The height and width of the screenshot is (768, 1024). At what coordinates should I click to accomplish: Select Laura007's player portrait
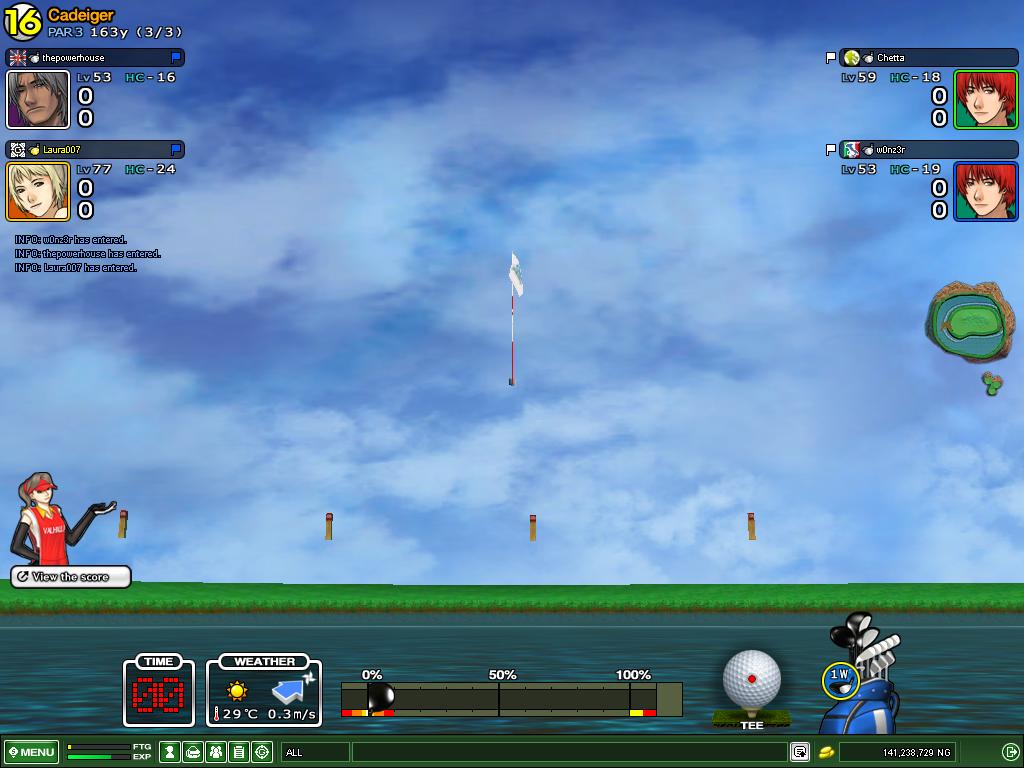pos(38,191)
